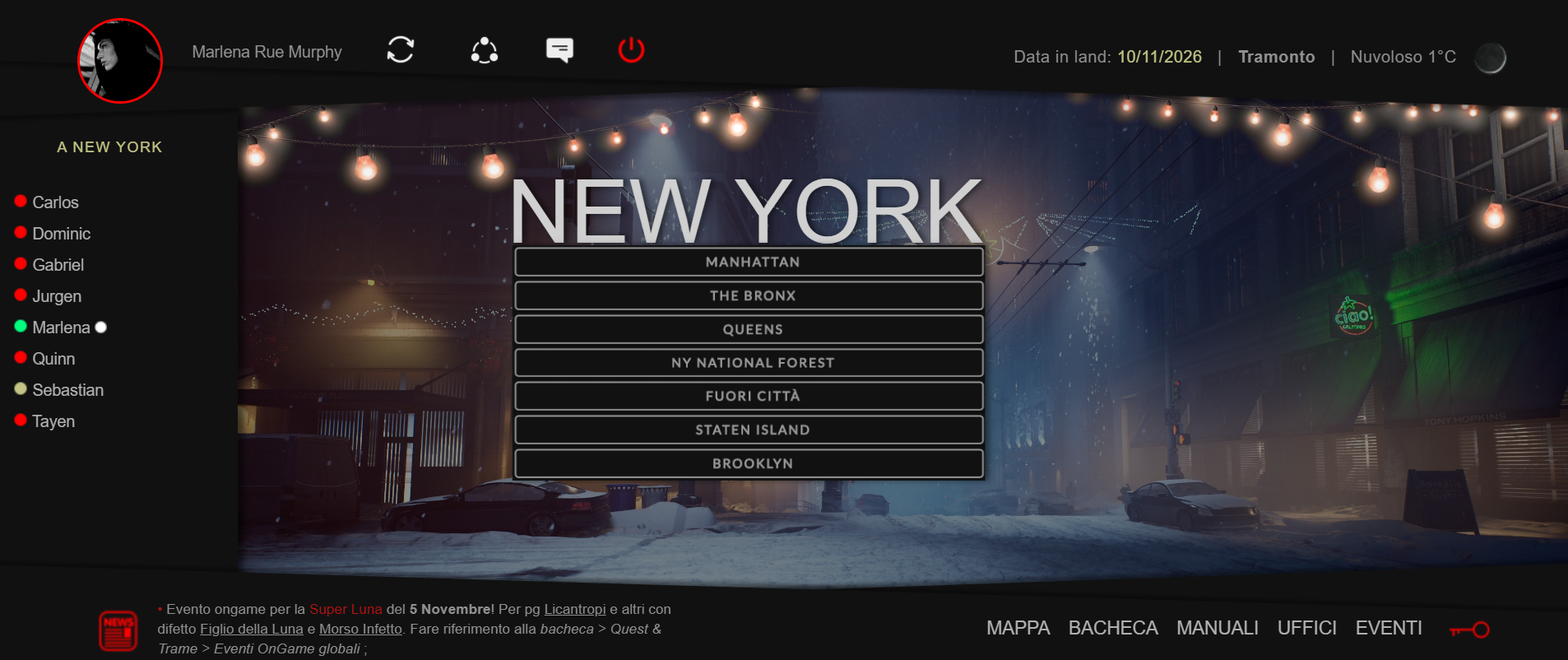The width and height of the screenshot is (1568, 660).
Task: Open the EVENTI page
Action: pyautogui.click(x=1388, y=628)
